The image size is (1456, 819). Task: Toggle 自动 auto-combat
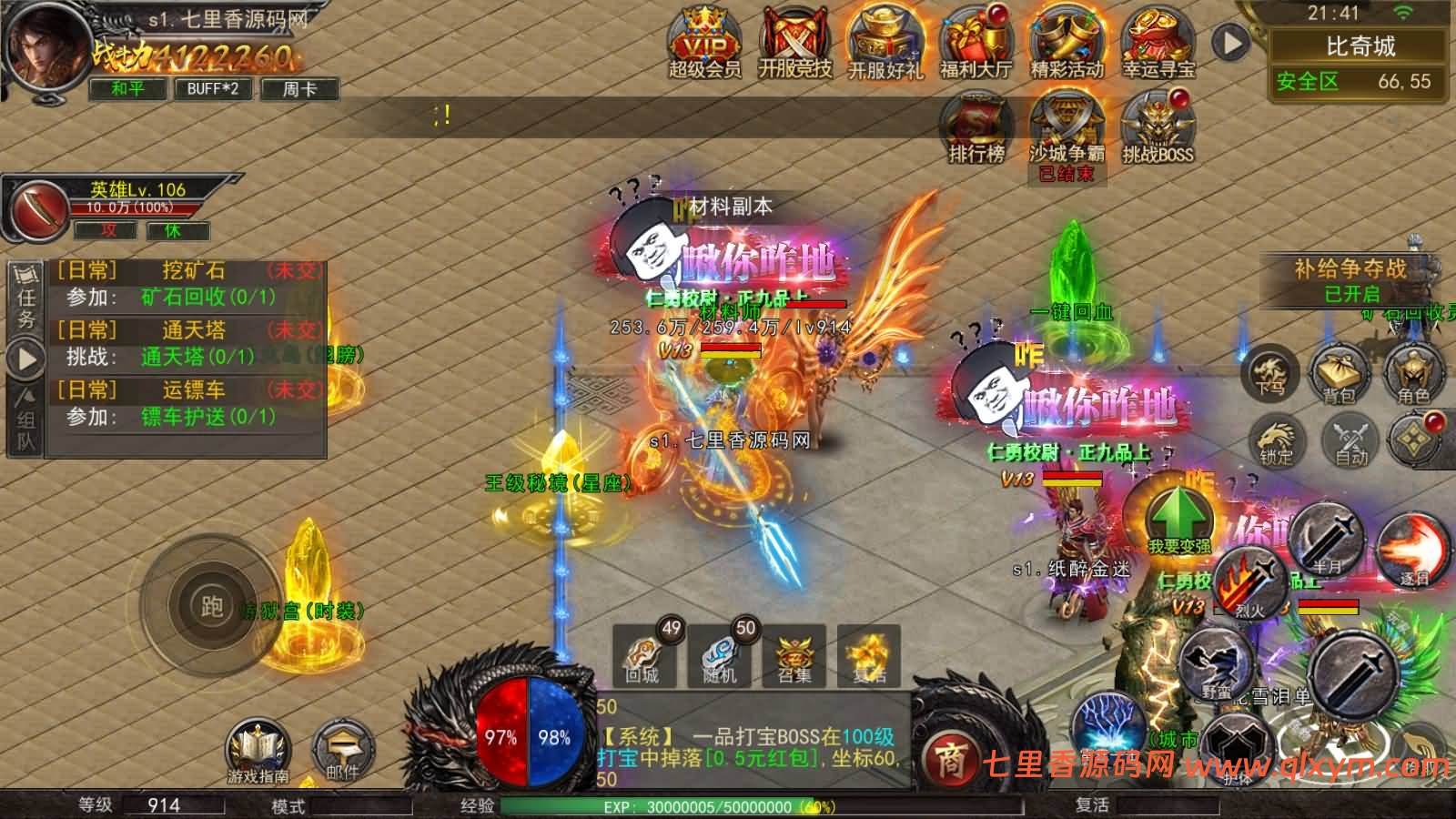click(1351, 440)
